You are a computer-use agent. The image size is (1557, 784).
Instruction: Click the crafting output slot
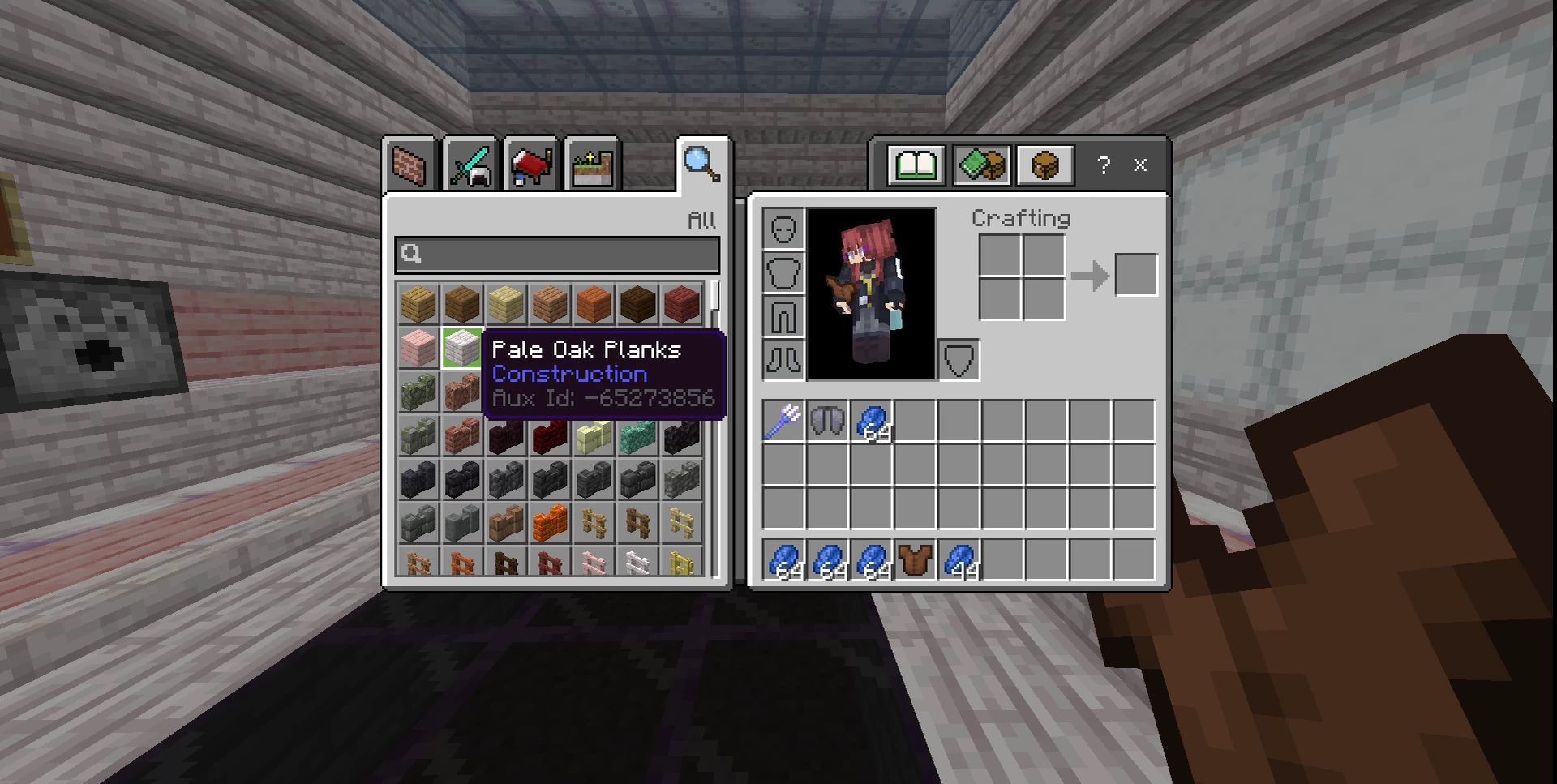1135,275
